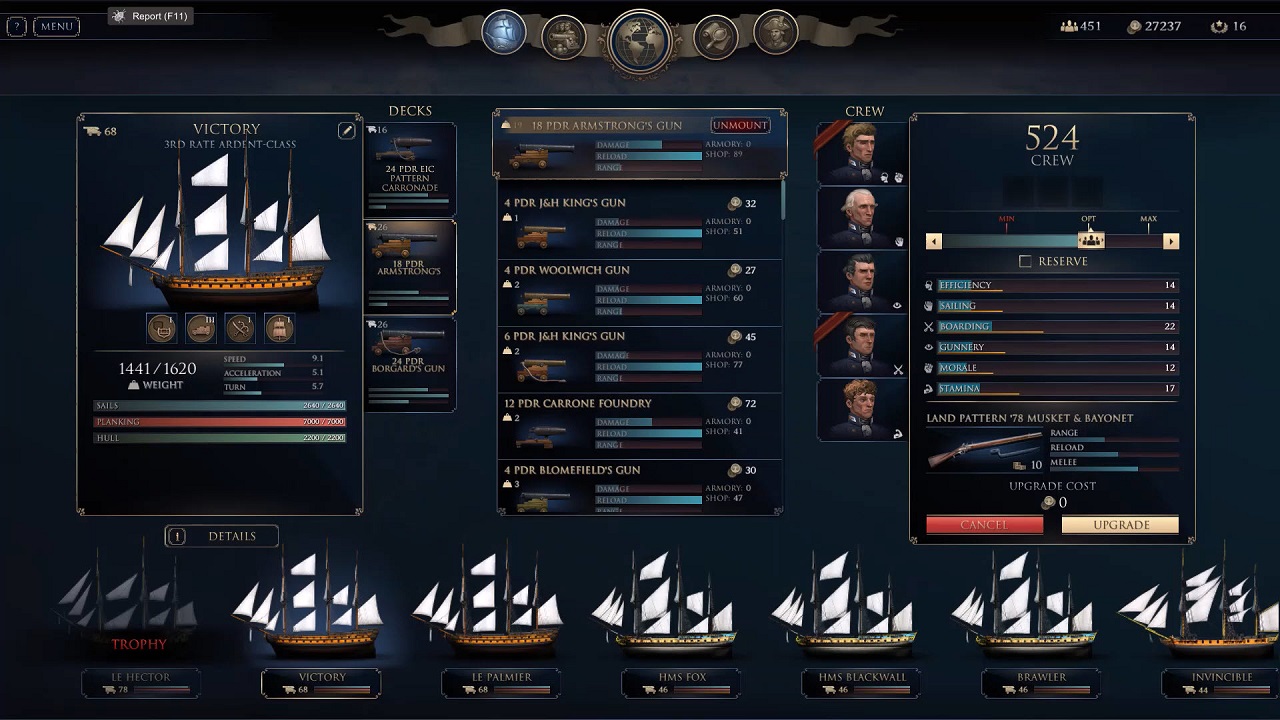This screenshot has width=1280, height=720.
Task: Select the 18 PDR Armstrong's deck slot
Action: pyautogui.click(x=410, y=266)
